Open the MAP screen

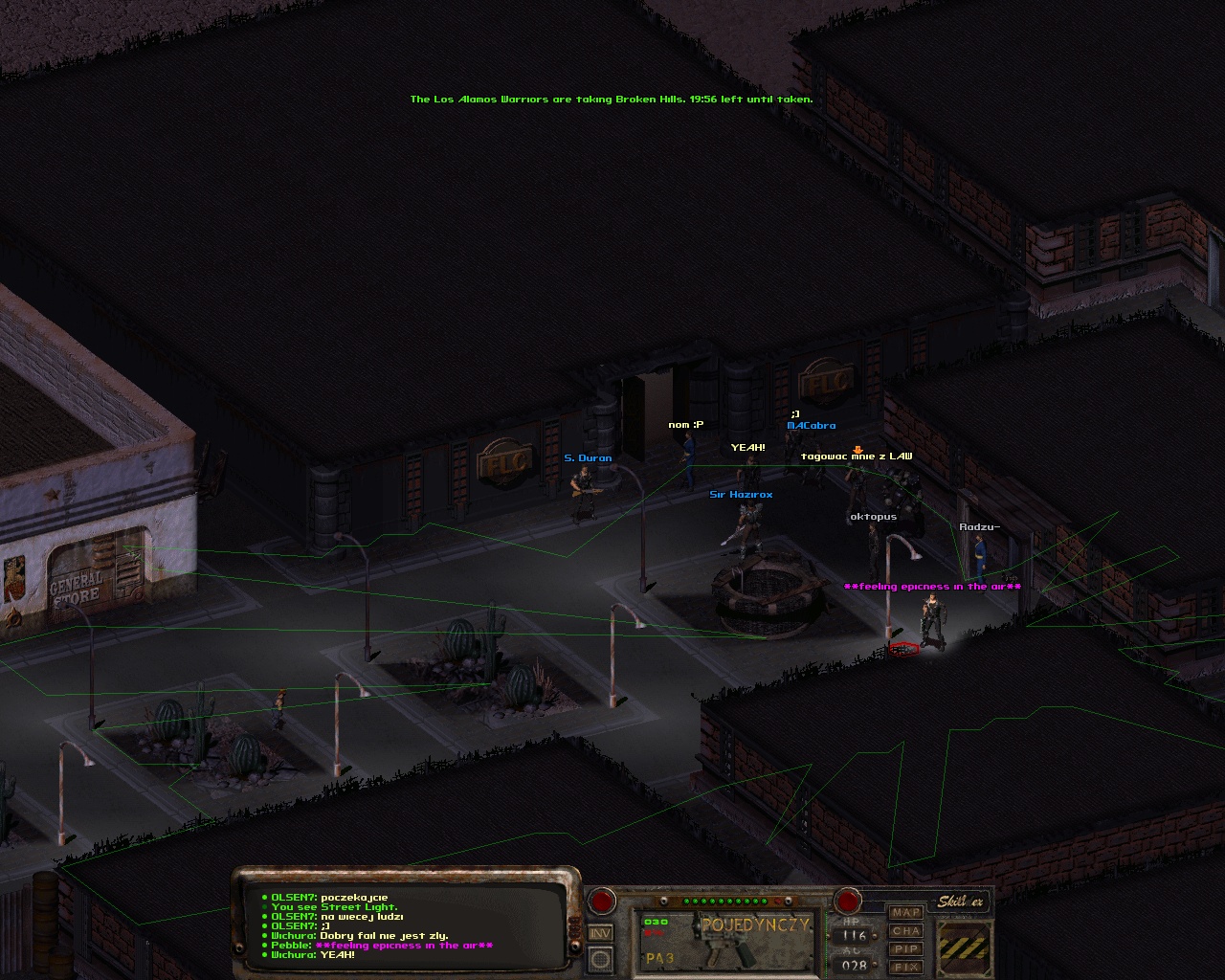tap(905, 913)
